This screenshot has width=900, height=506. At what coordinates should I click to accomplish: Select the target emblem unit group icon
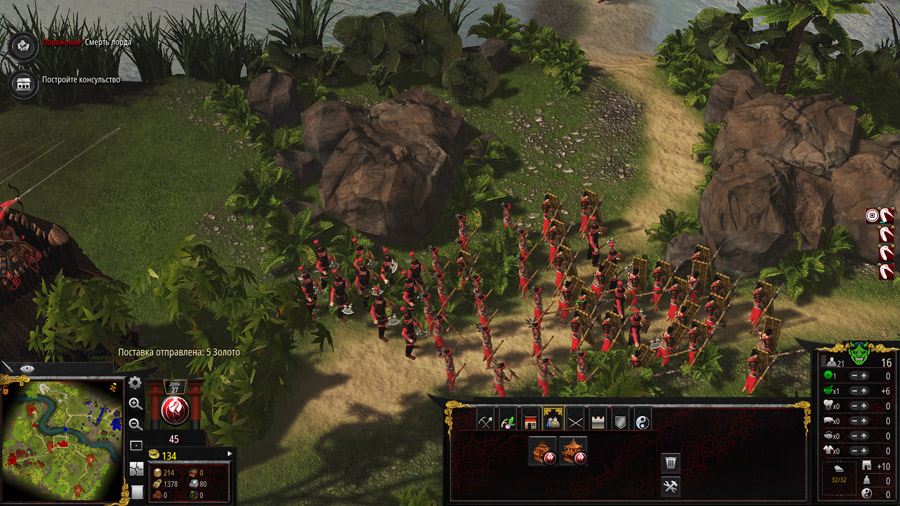click(x=873, y=215)
